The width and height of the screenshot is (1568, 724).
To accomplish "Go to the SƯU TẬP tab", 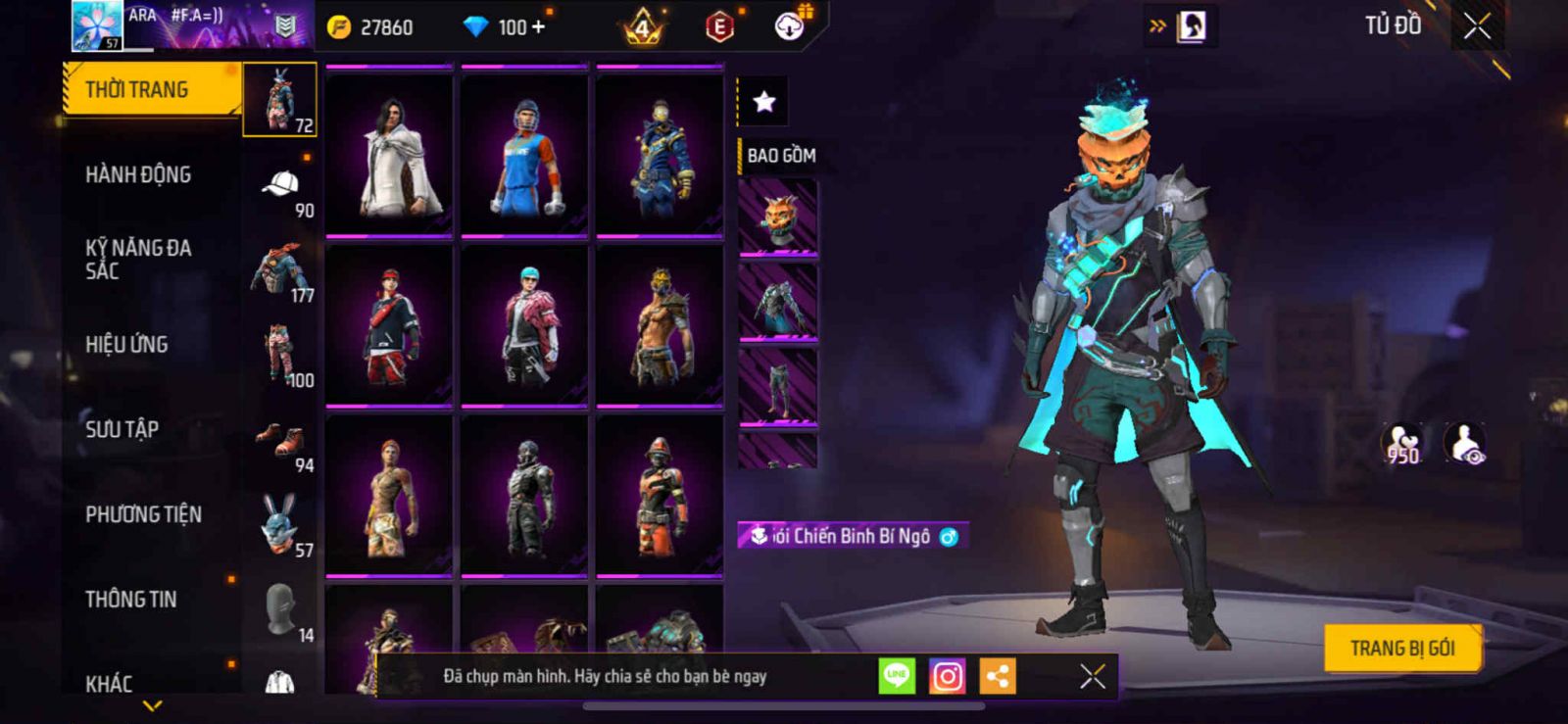I will tap(122, 429).
